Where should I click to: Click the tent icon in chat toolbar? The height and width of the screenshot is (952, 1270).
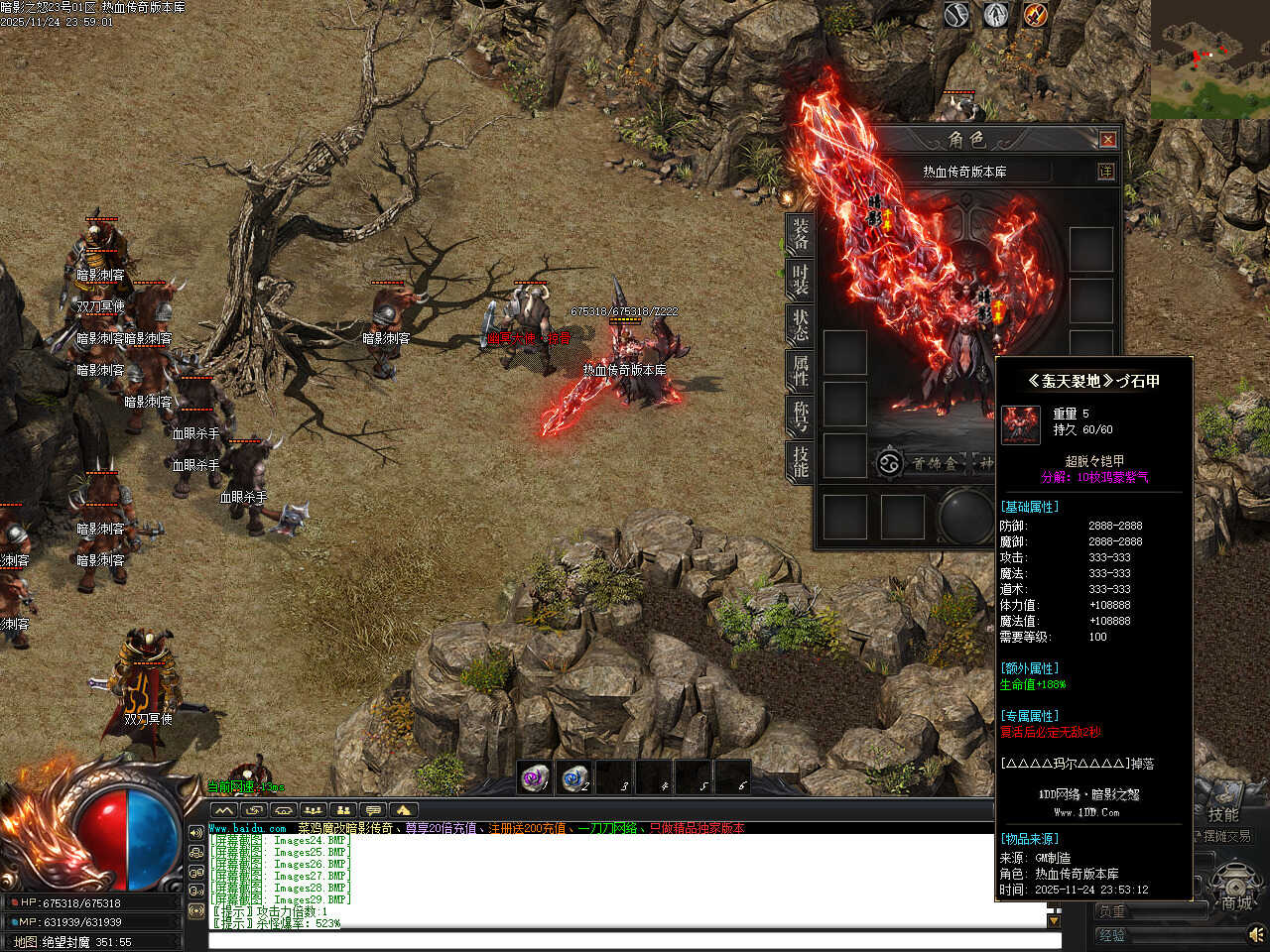(403, 810)
